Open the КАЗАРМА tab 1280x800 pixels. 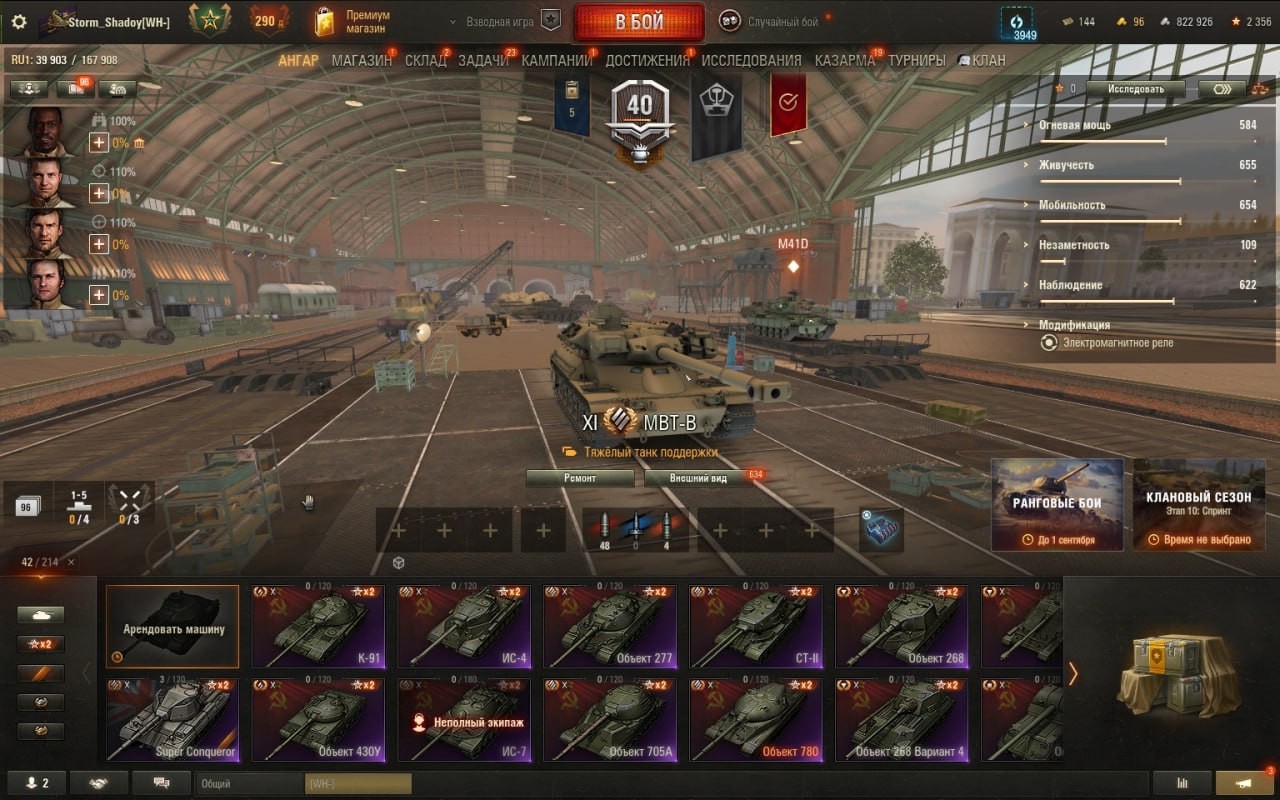tap(844, 60)
